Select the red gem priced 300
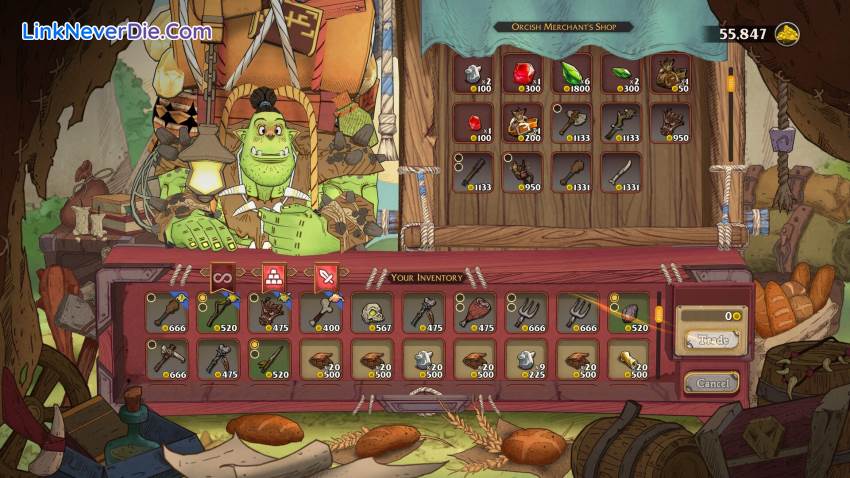The width and height of the screenshot is (850, 478). click(522, 77)
